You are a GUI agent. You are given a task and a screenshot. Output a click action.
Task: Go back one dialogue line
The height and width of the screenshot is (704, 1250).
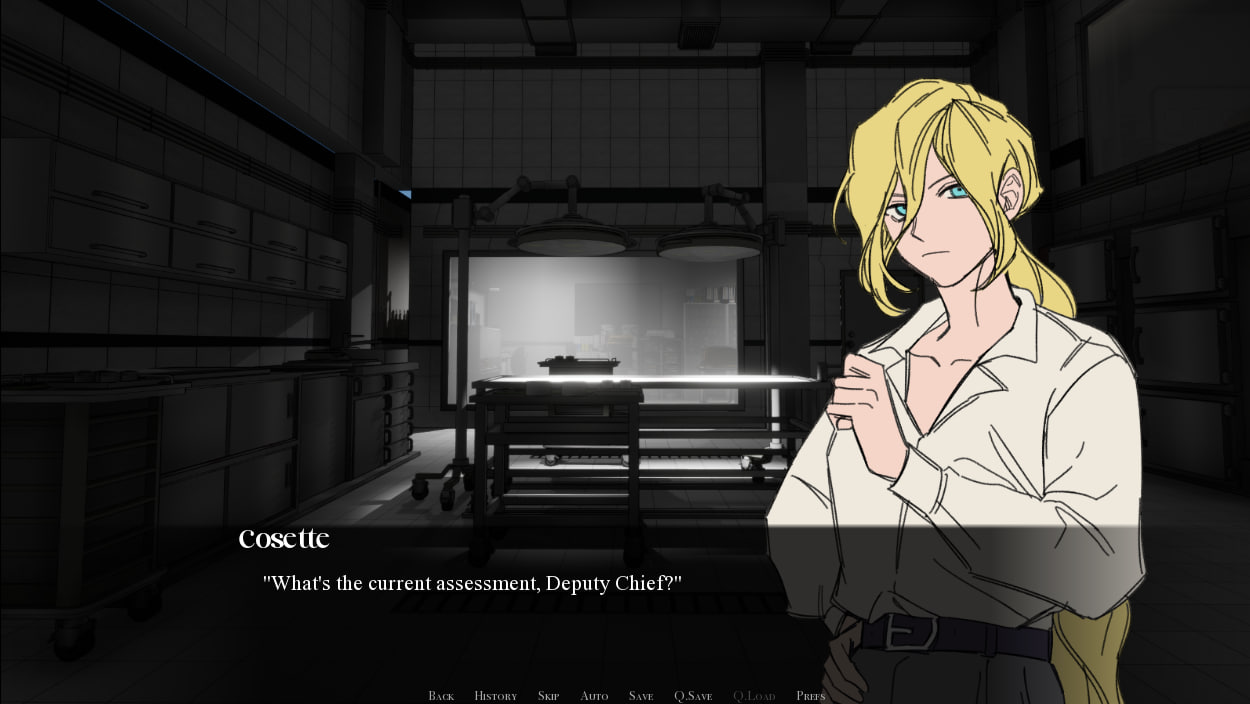click(441, 696)
